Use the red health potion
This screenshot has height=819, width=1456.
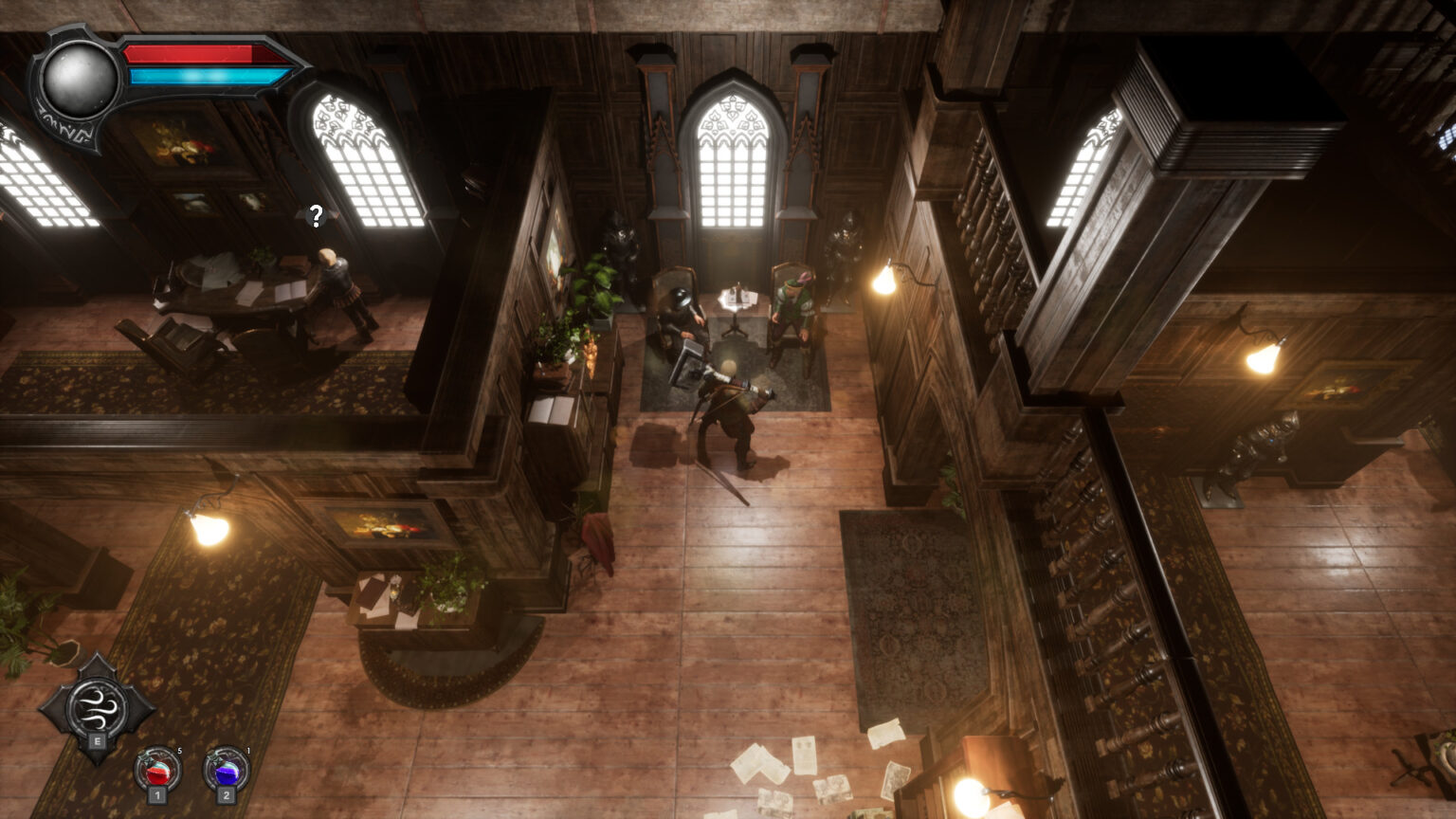(156, 771)
